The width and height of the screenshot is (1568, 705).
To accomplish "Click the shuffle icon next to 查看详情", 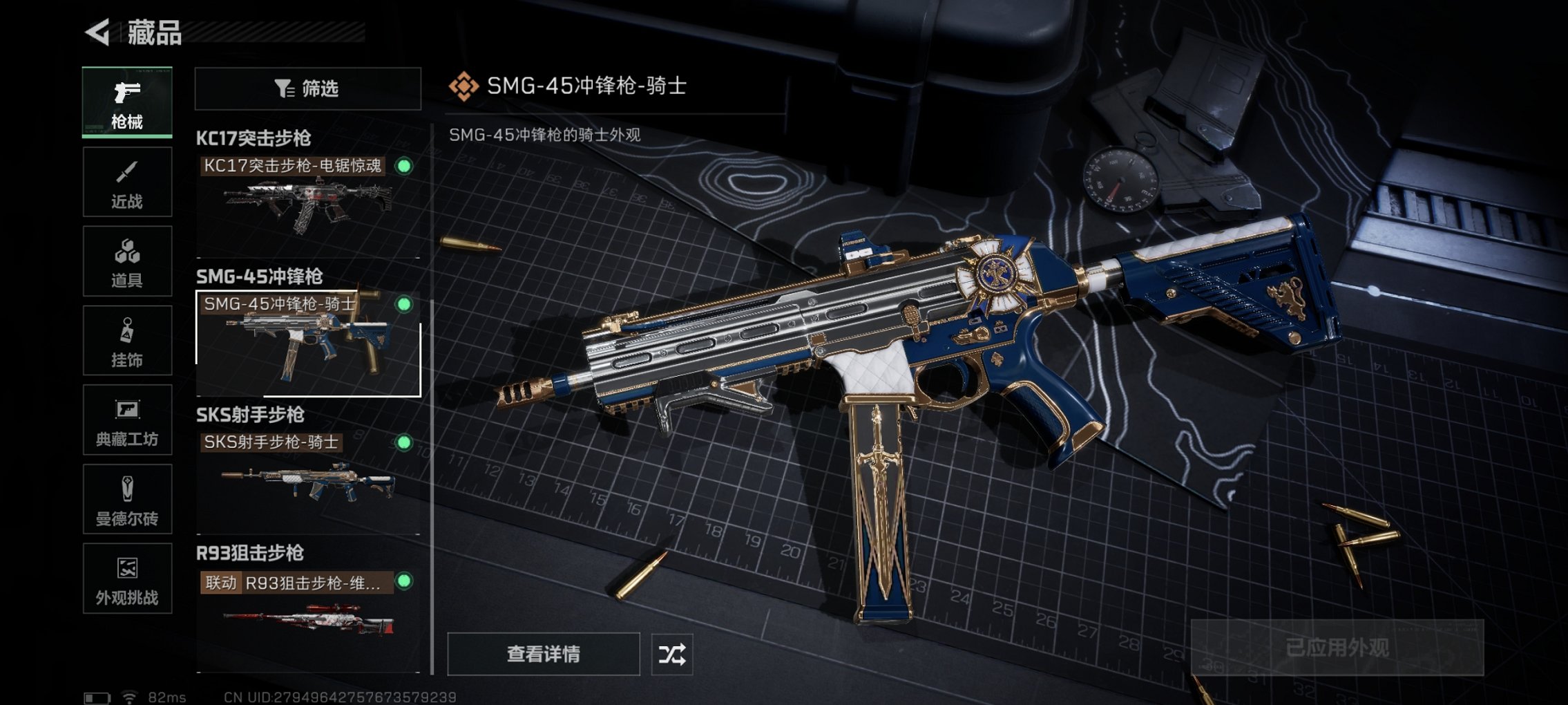I will click(x=671, y=653).
